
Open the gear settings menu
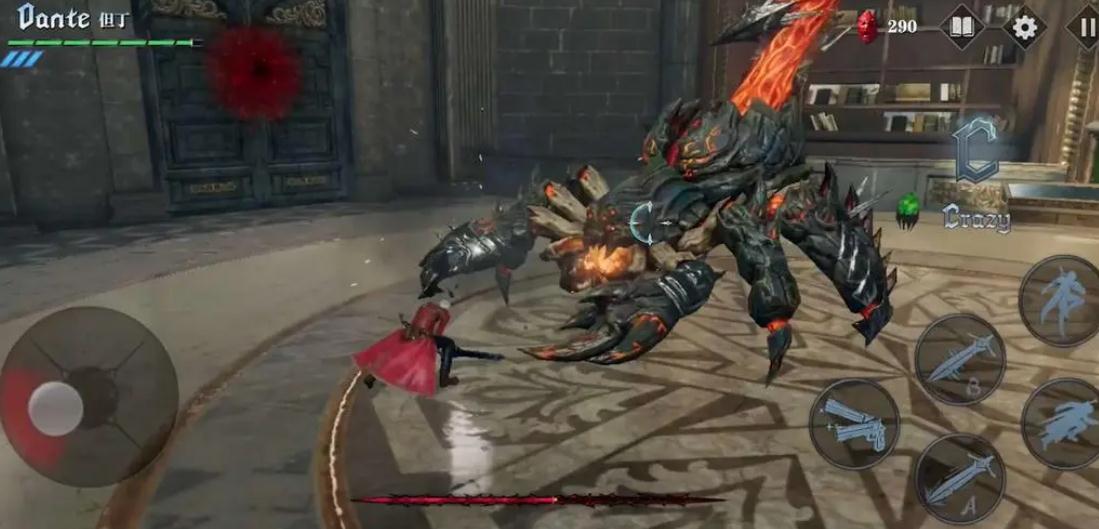point(1025,26)
